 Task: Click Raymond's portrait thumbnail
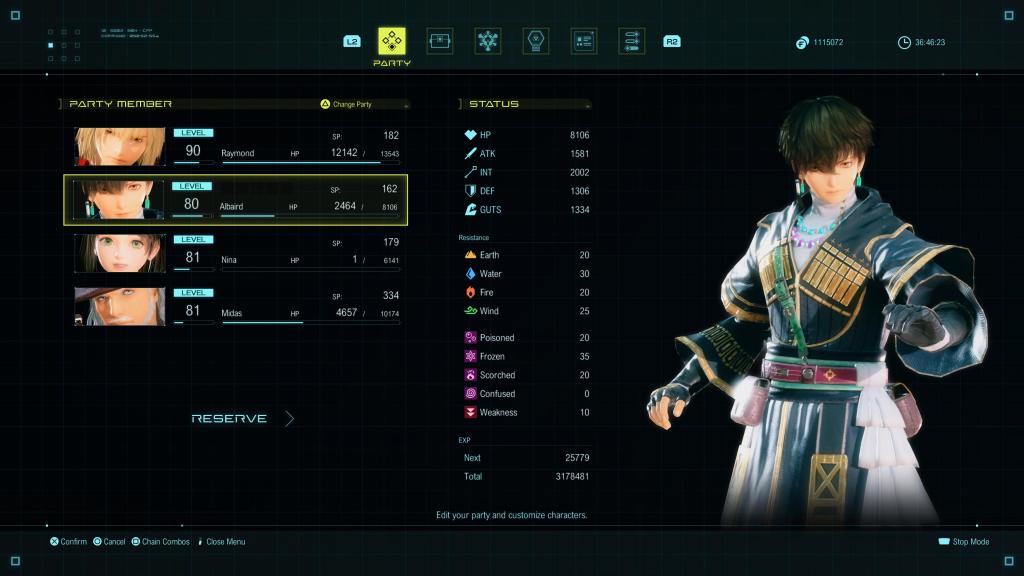click(x=120, y=147)
